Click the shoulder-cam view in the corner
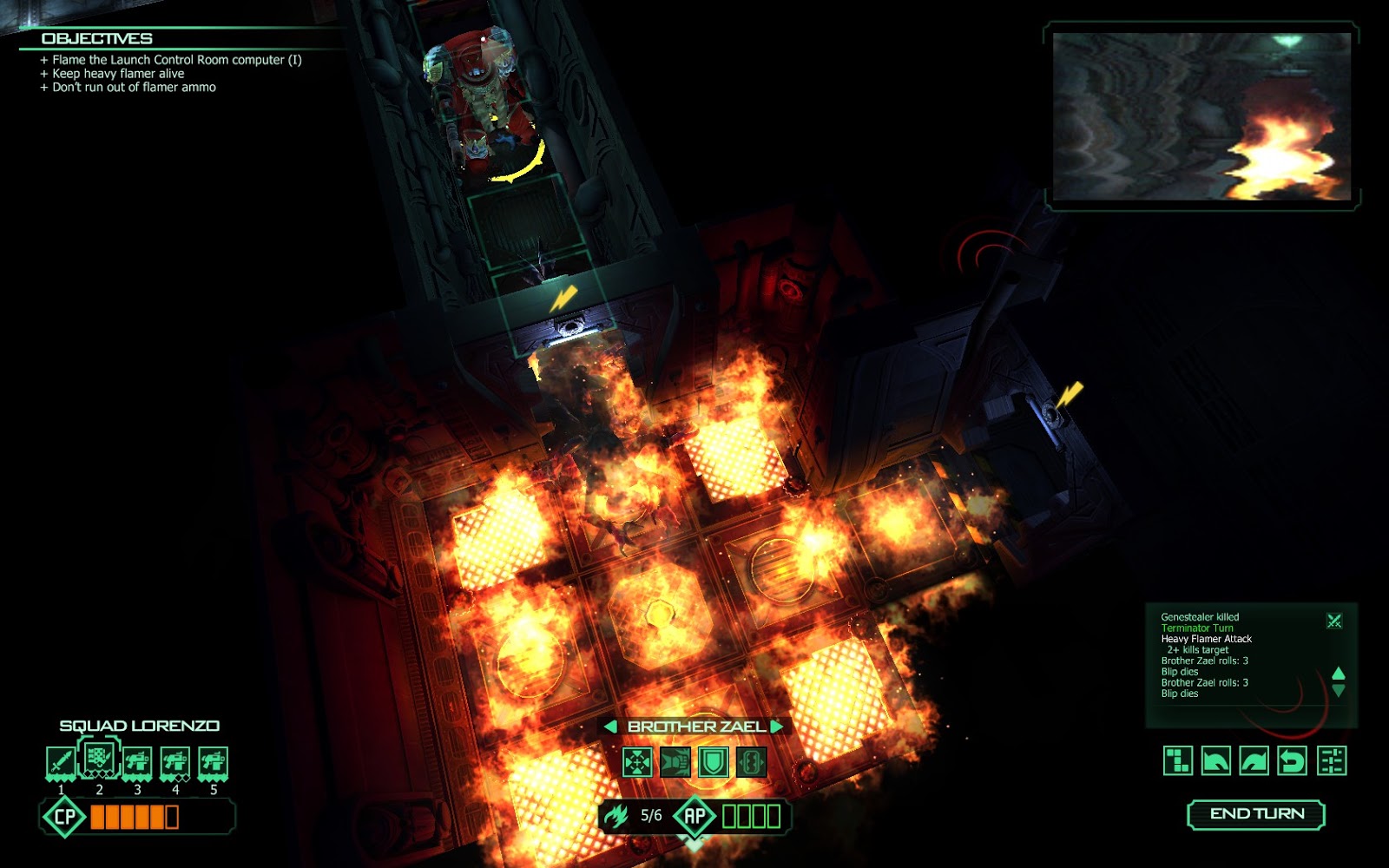The width and height of the screenshot is (1389, 868). 1201,116
